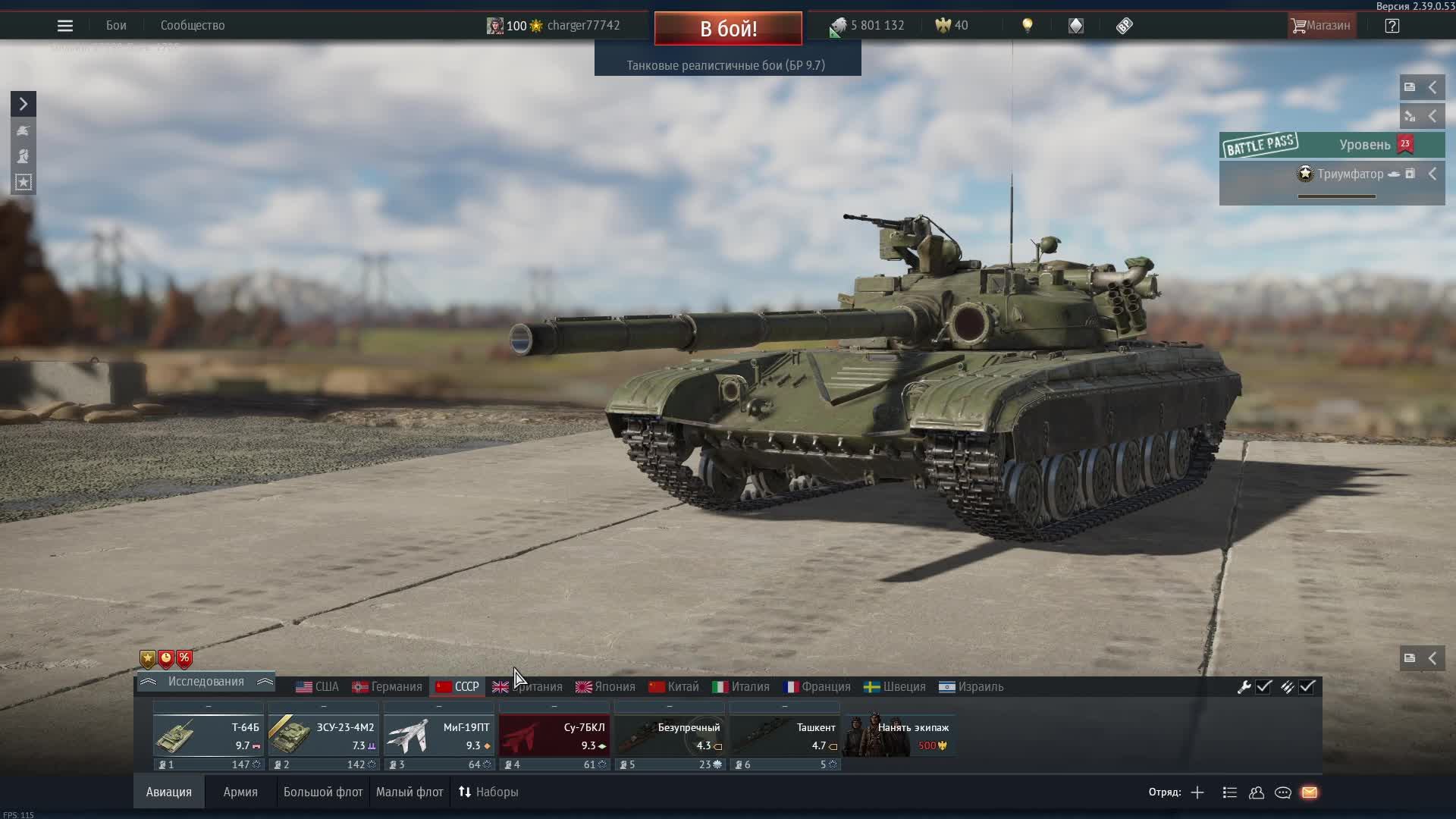Hire a new crew with Нанять экипаж
The image size is (1456, 819).
(899, 736)
